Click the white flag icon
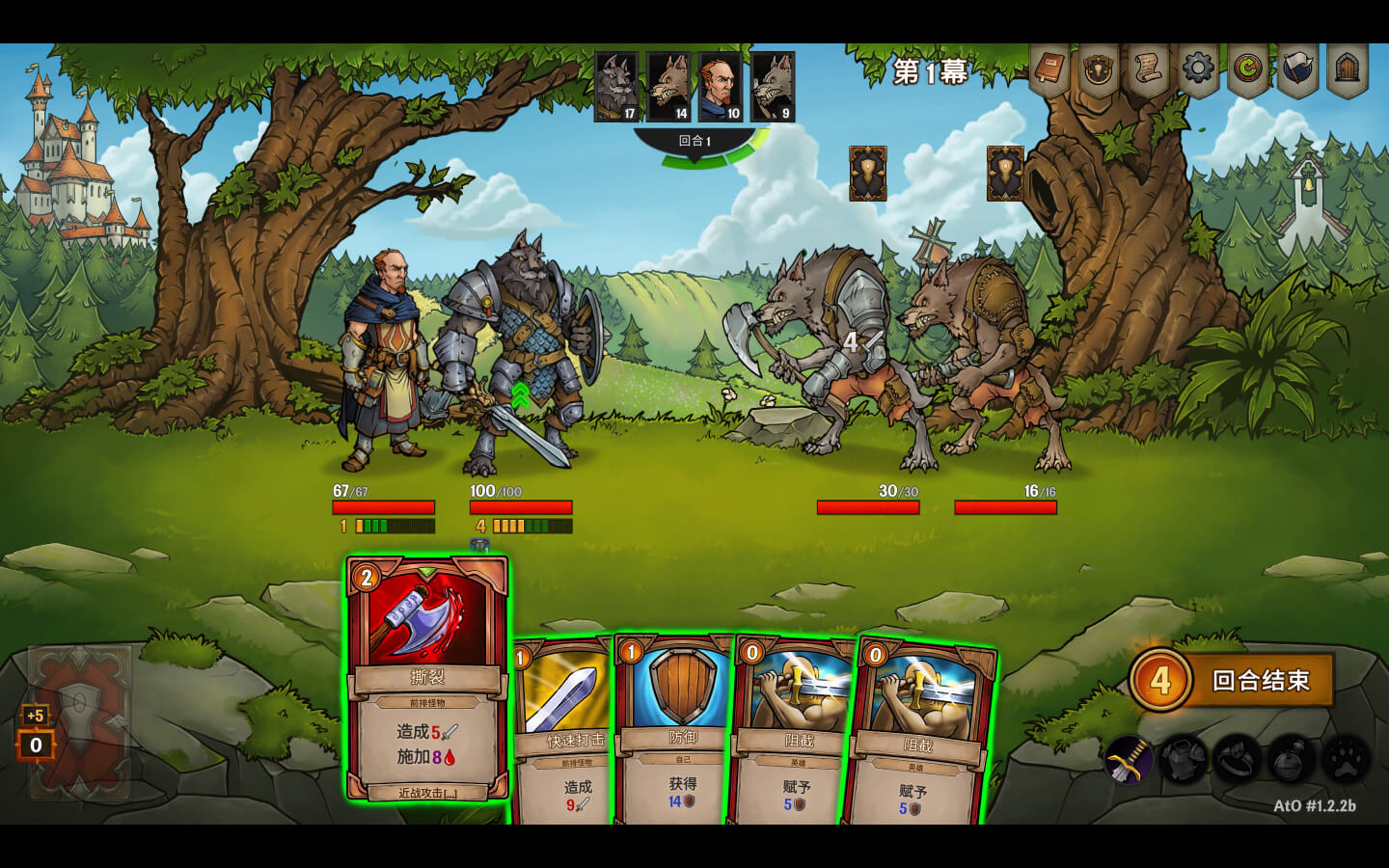This screenshot has width=1389, height=868. click(1297, 69)
